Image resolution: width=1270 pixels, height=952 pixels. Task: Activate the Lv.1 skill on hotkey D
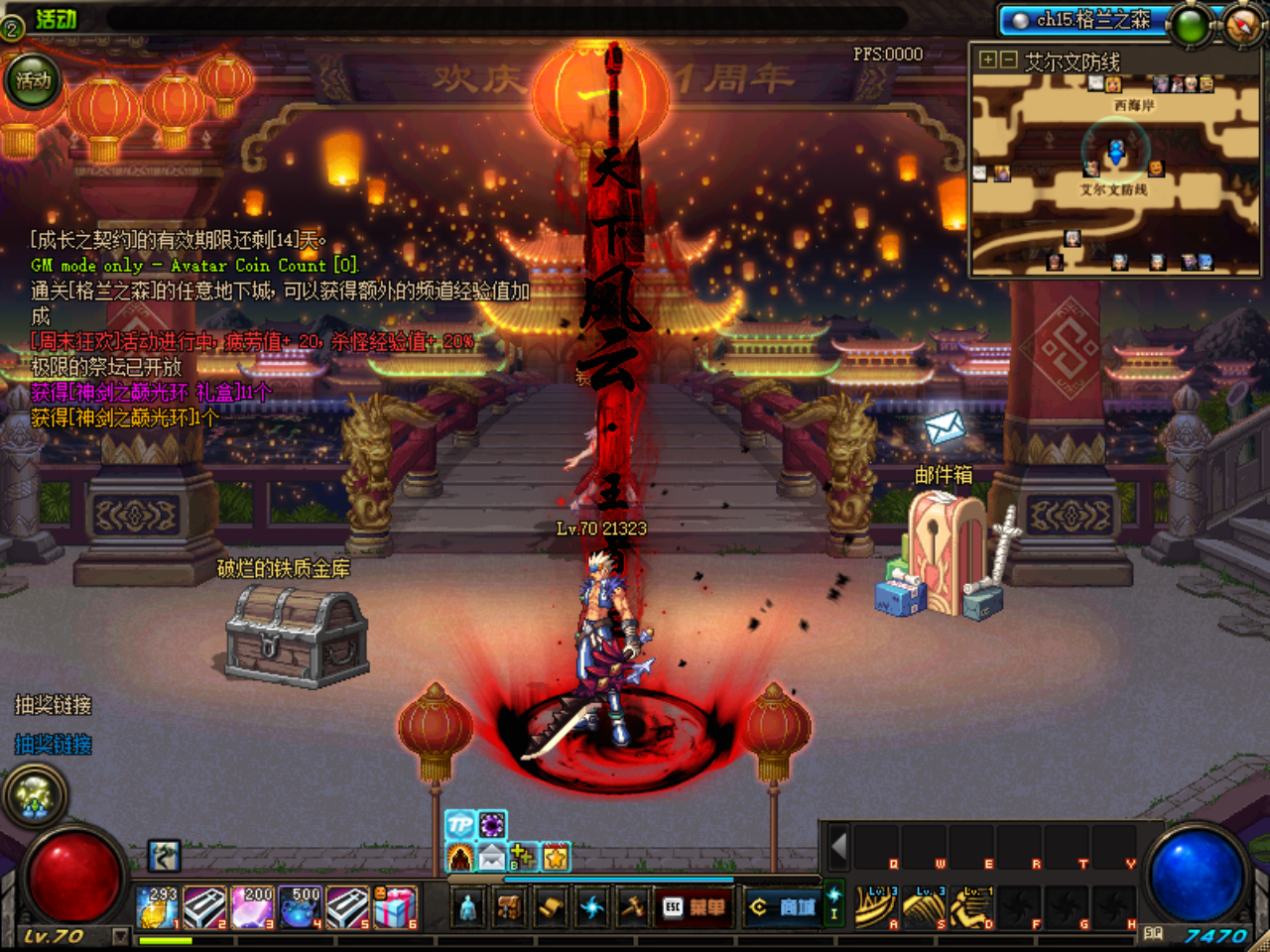(x=971, y=907)
